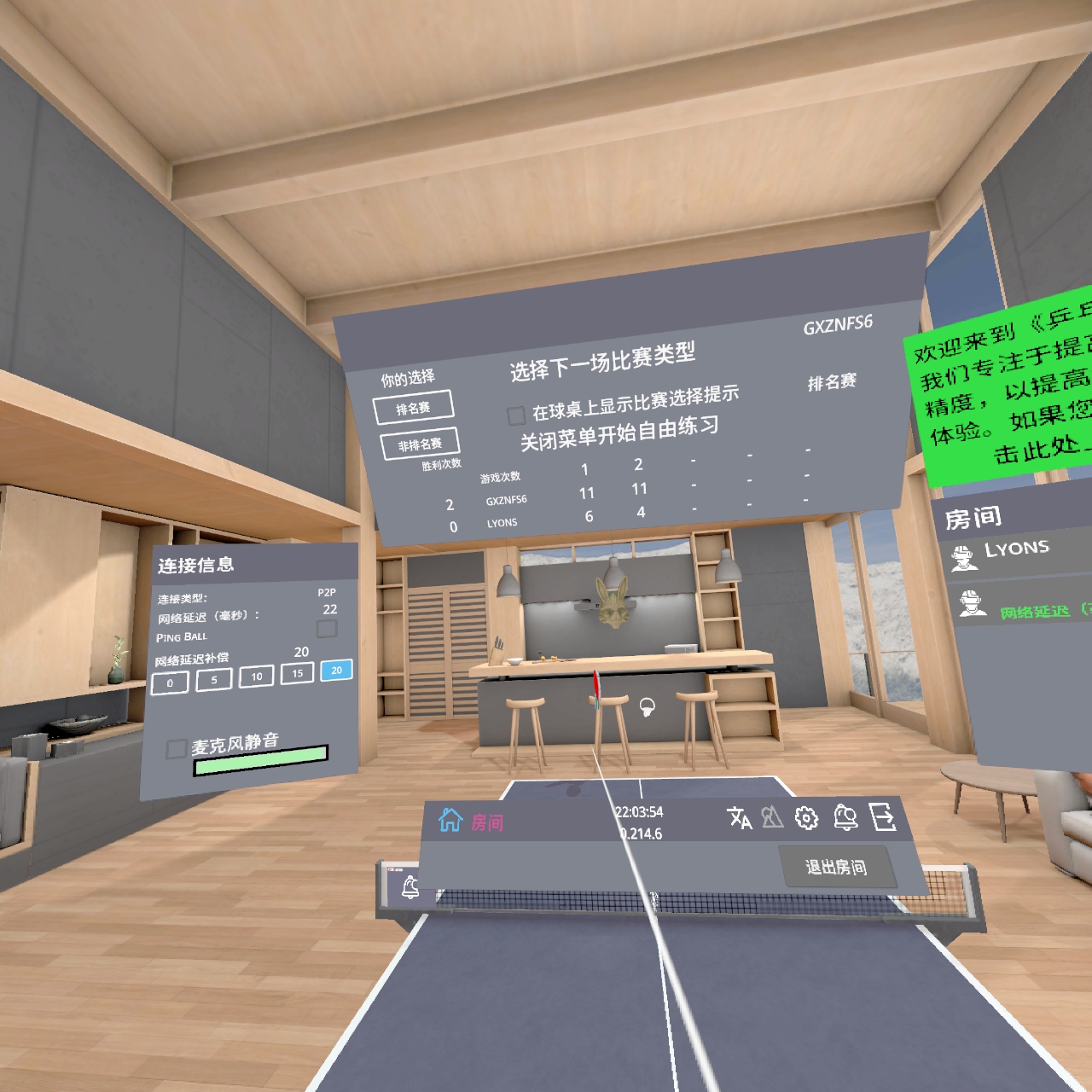This screenshot has height=1092, width=1092.
Task: Toggle the 麦克风静音 checkbox
Action: [177, 747]
